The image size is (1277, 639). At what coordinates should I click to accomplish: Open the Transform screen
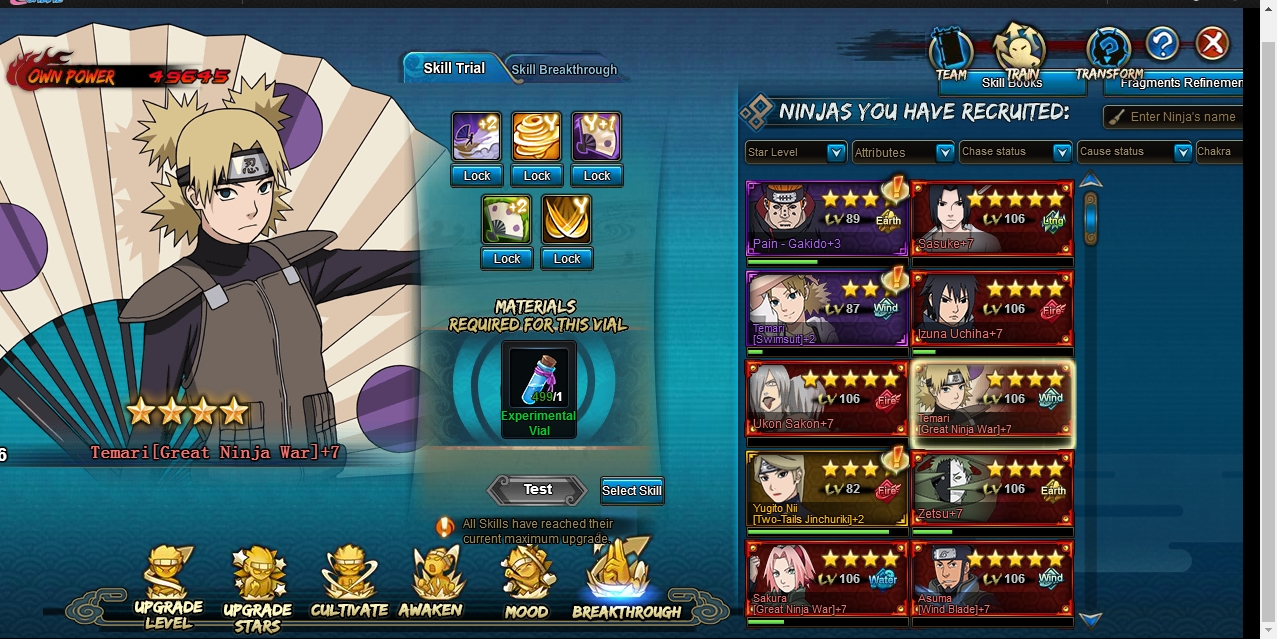coord(1108,54)
